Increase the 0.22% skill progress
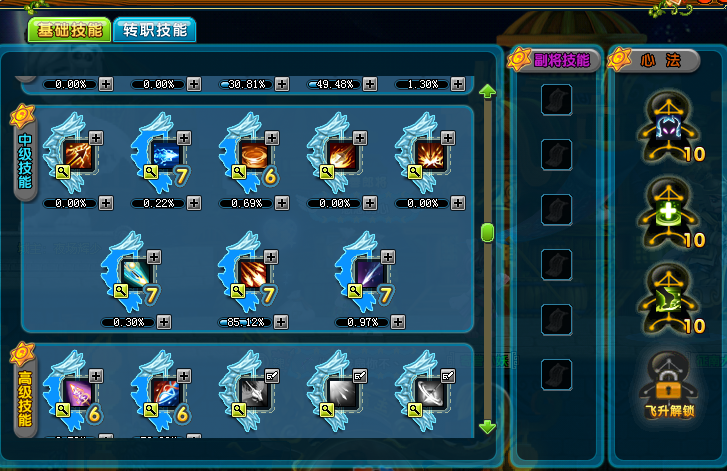727x471 pixels. (x=193, y=203)
